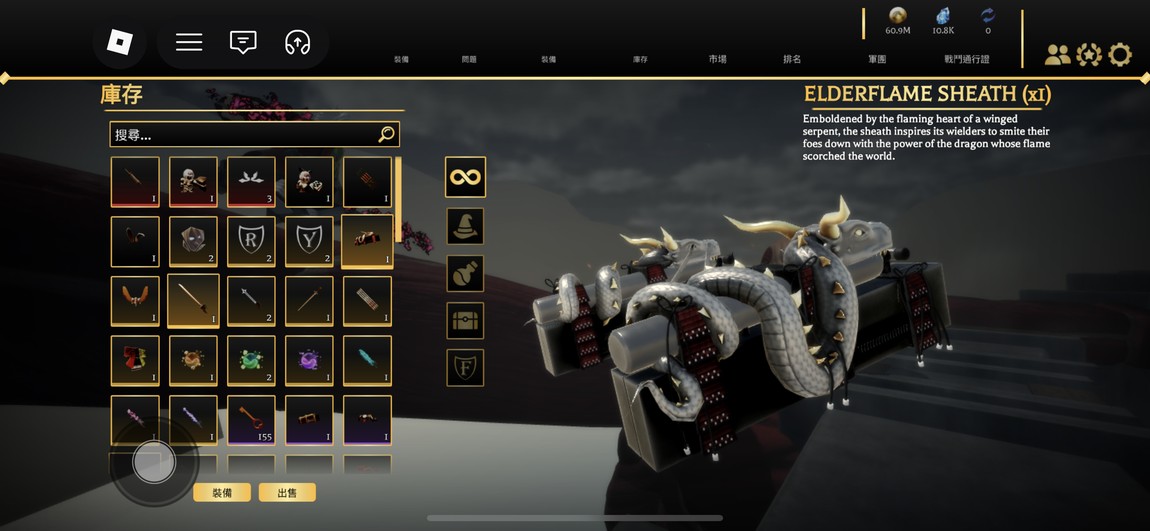Open the Roblox logo menu
The height and width of the screenshot is (531, 1150).
tap(120, 42)
